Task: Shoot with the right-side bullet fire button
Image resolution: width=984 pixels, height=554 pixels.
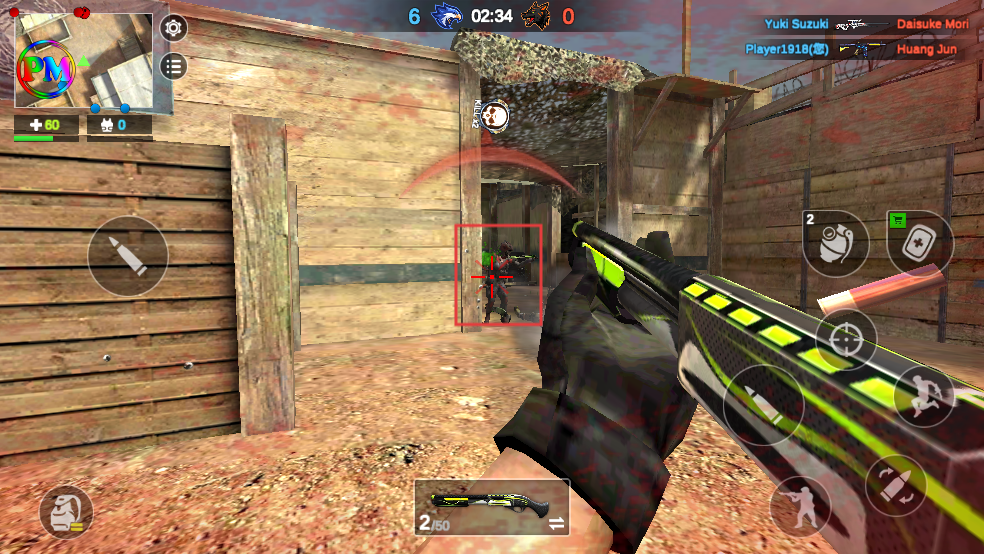Action: tap(763, 404)
